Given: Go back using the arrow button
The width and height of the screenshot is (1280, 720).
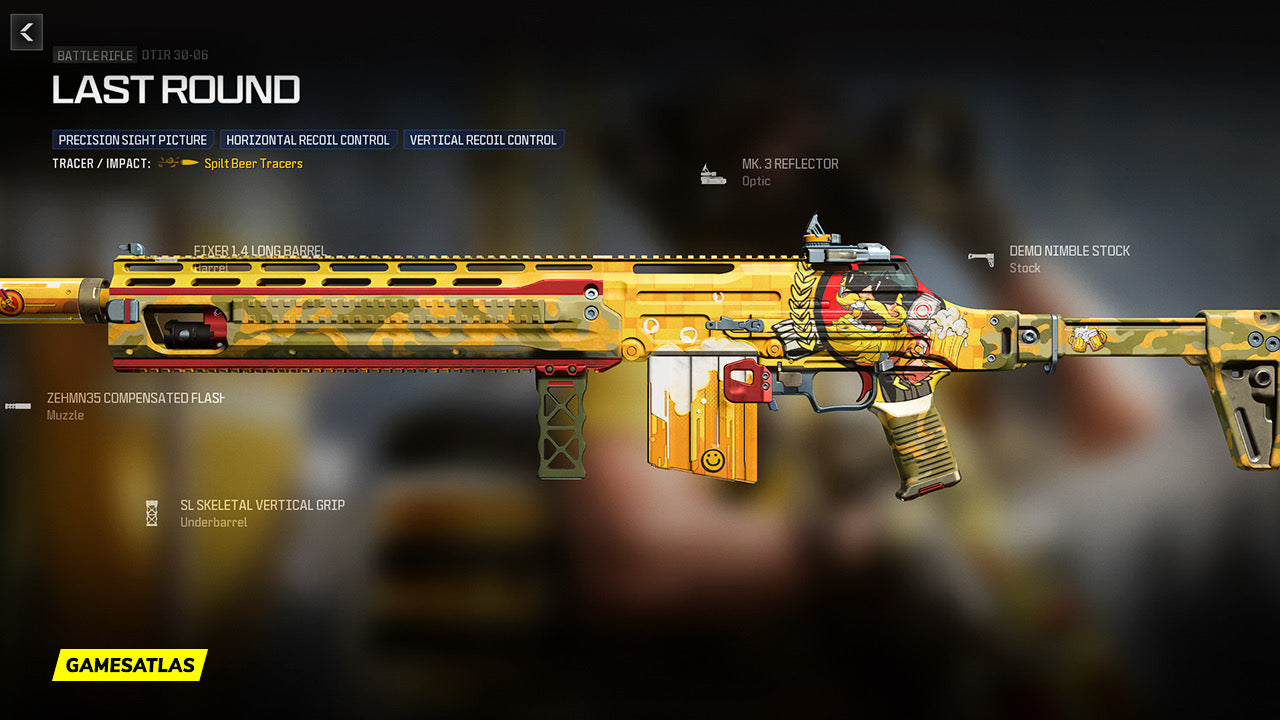Looking at the screenshot, I should coord(27,32).
